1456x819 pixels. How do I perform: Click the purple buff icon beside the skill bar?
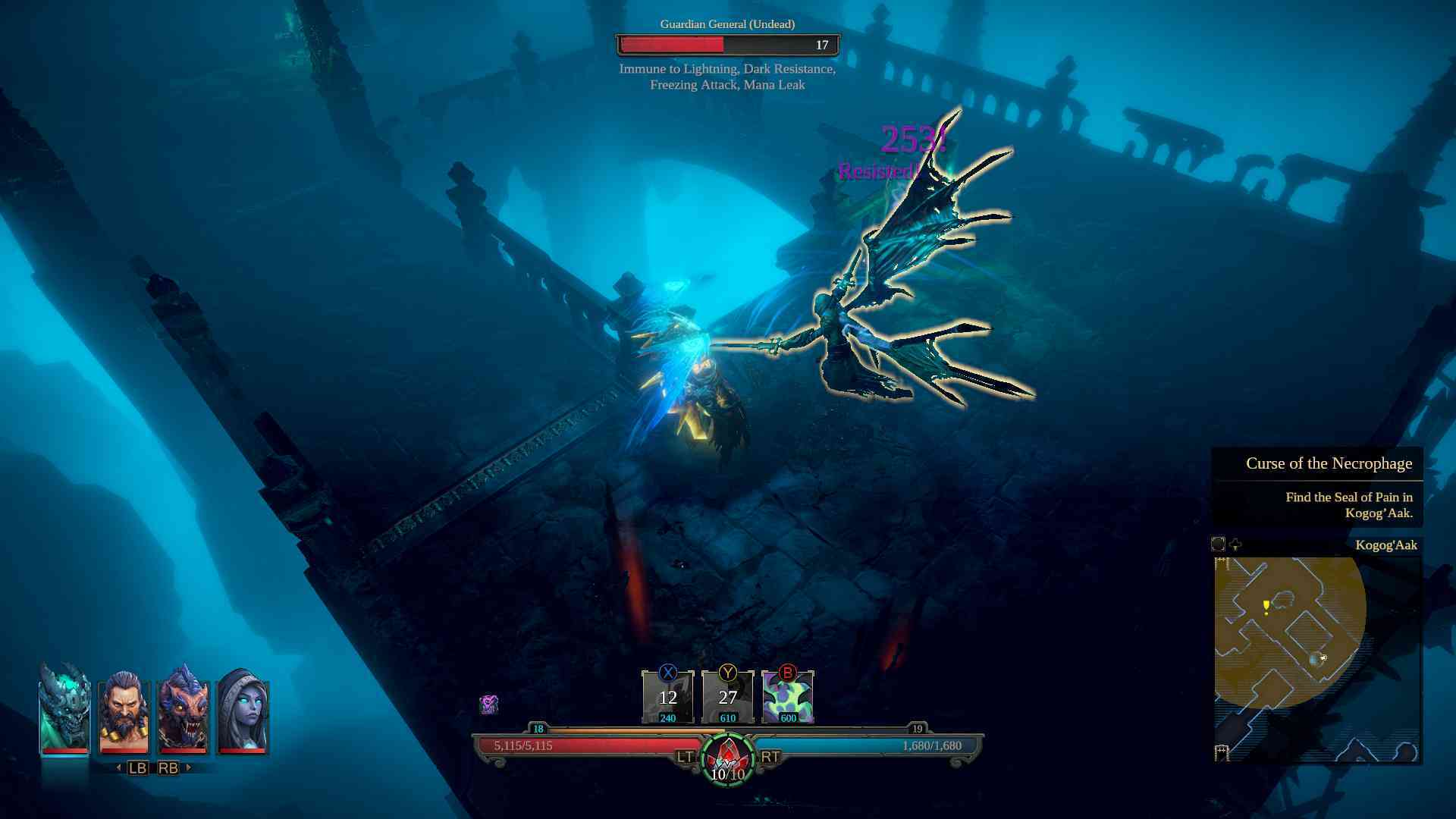click(x=488, y=704)
